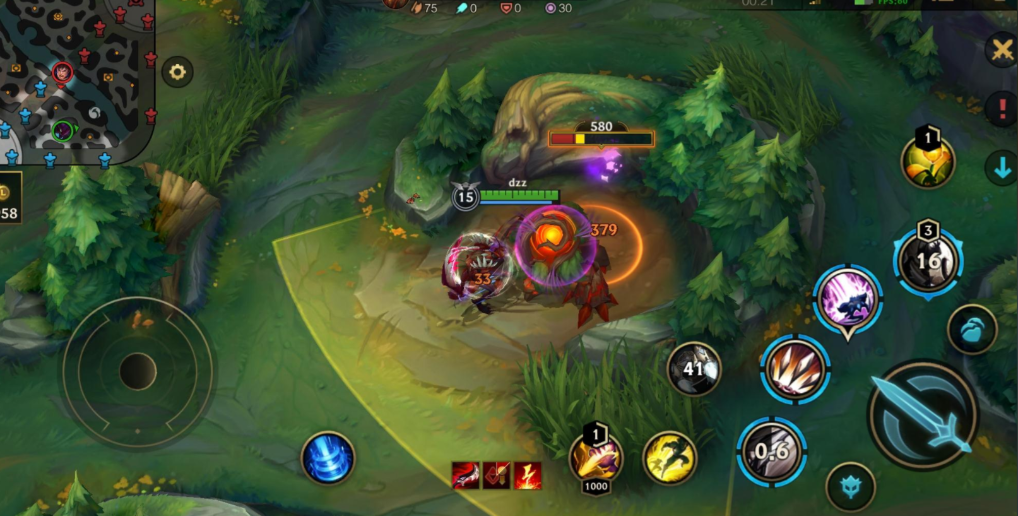Click on the minimap

75,80
